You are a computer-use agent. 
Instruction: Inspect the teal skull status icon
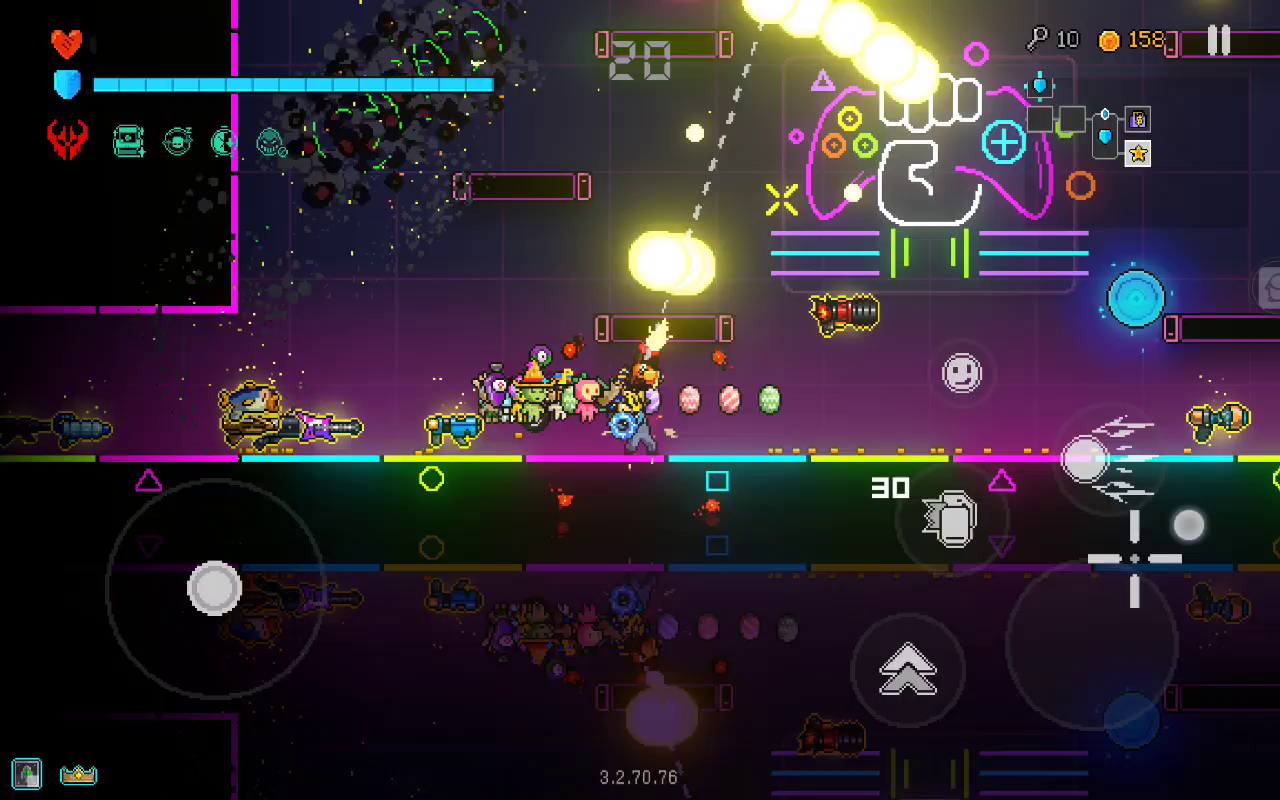pos(271,141)
